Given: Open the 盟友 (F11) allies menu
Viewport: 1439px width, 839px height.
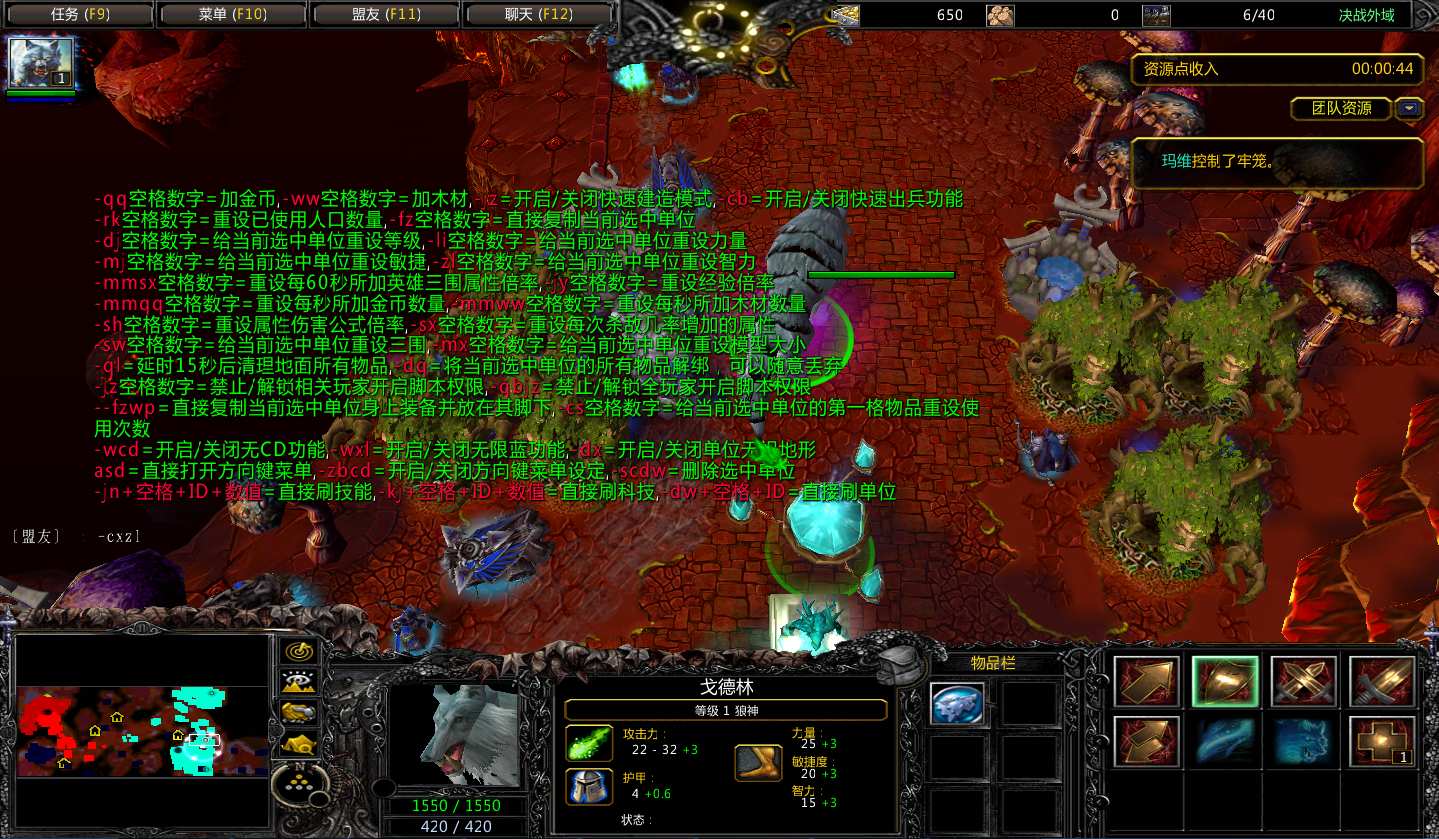Looking at the screenshot, I should point(384,15).
